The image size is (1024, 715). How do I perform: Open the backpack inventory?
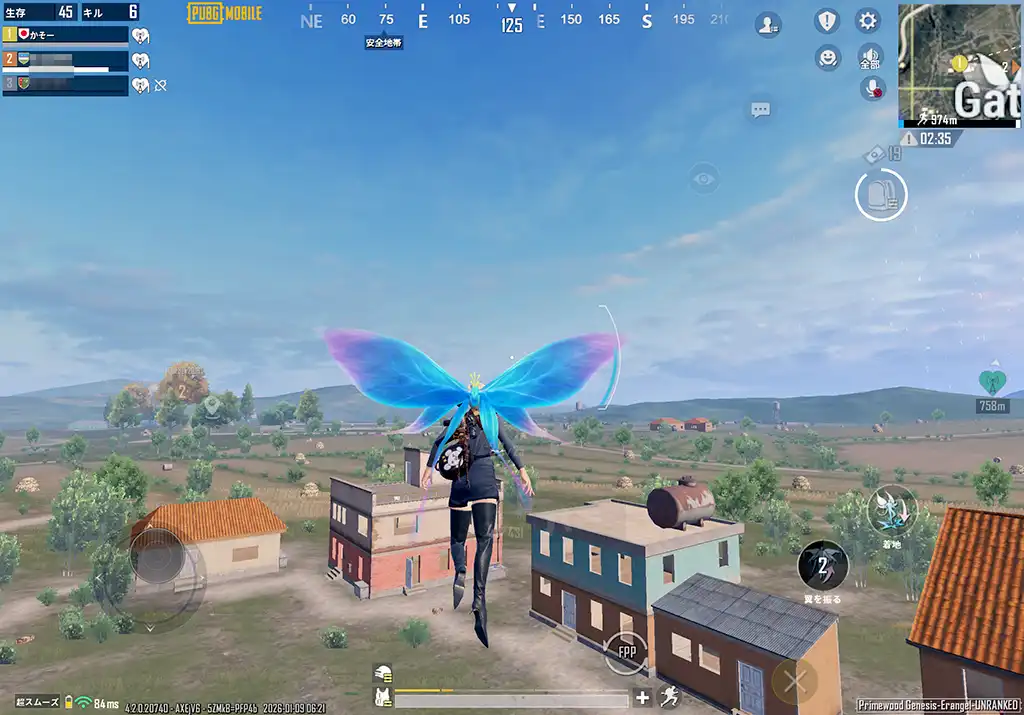[x=881, y=194]
